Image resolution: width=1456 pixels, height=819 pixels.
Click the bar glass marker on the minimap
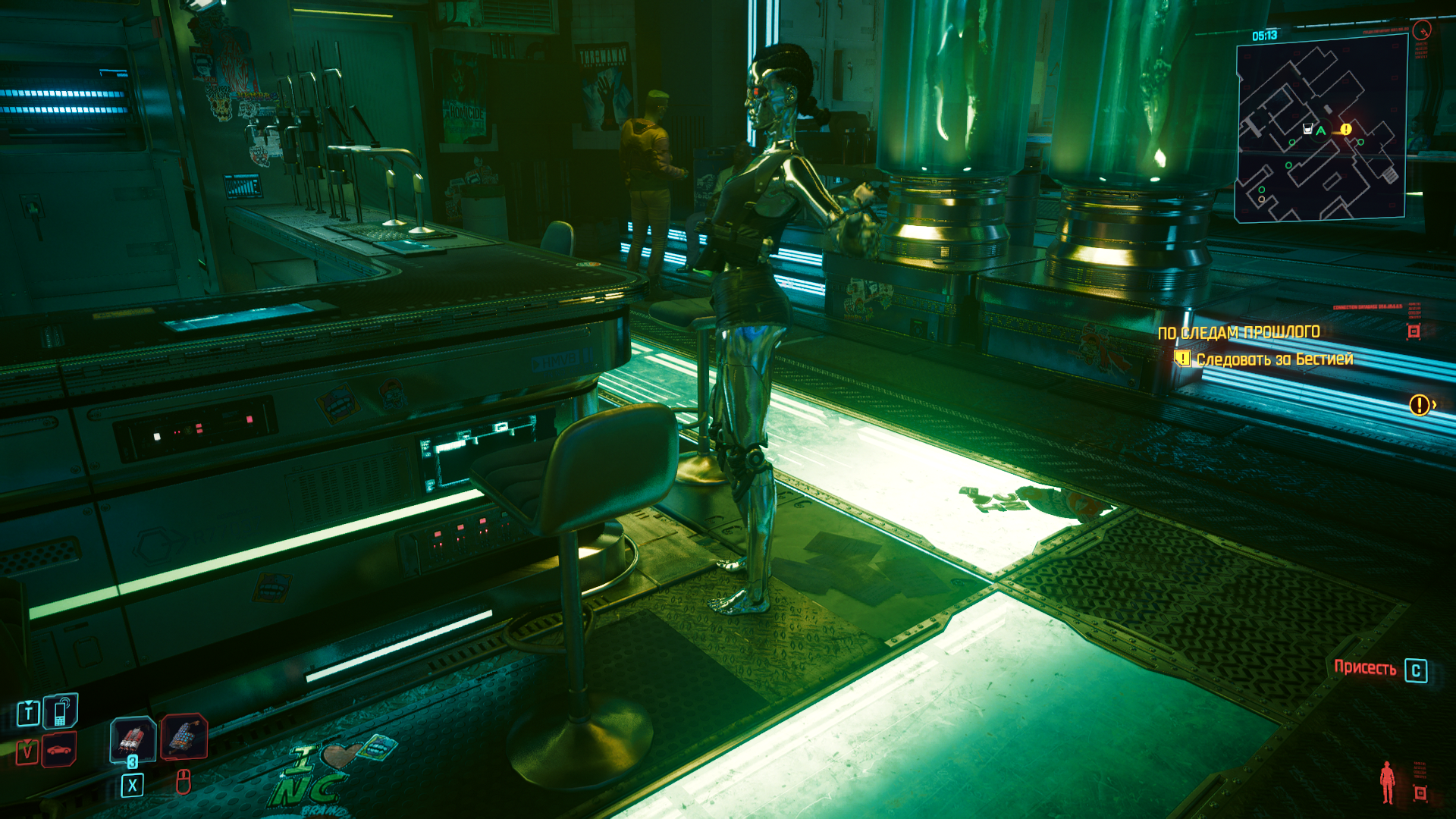(x=1307, y=129)
